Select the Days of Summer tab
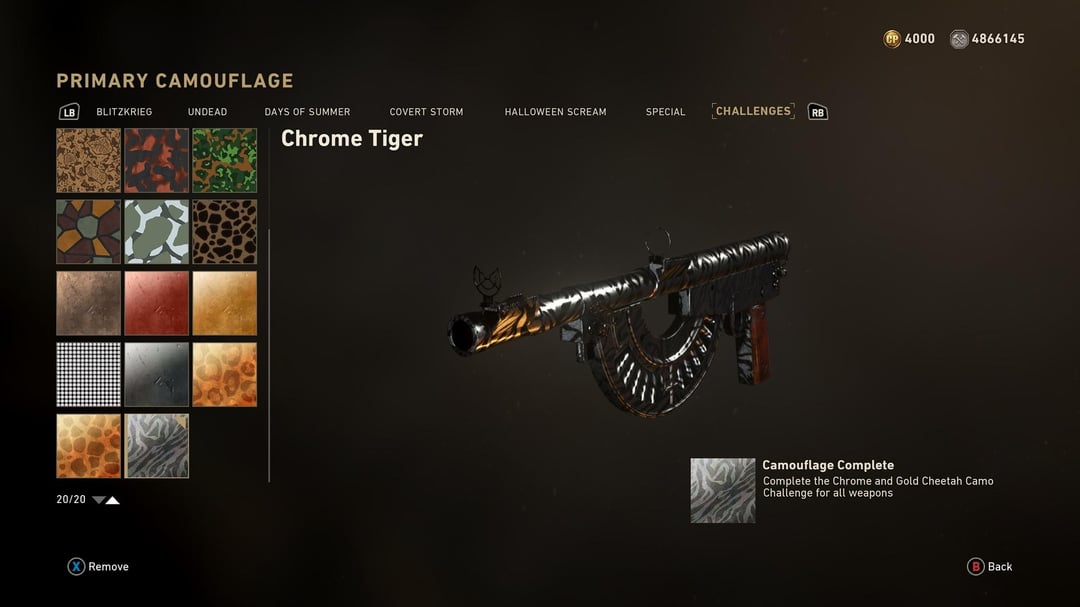This screenshot has width=1080, height=607. pos(307,112)
